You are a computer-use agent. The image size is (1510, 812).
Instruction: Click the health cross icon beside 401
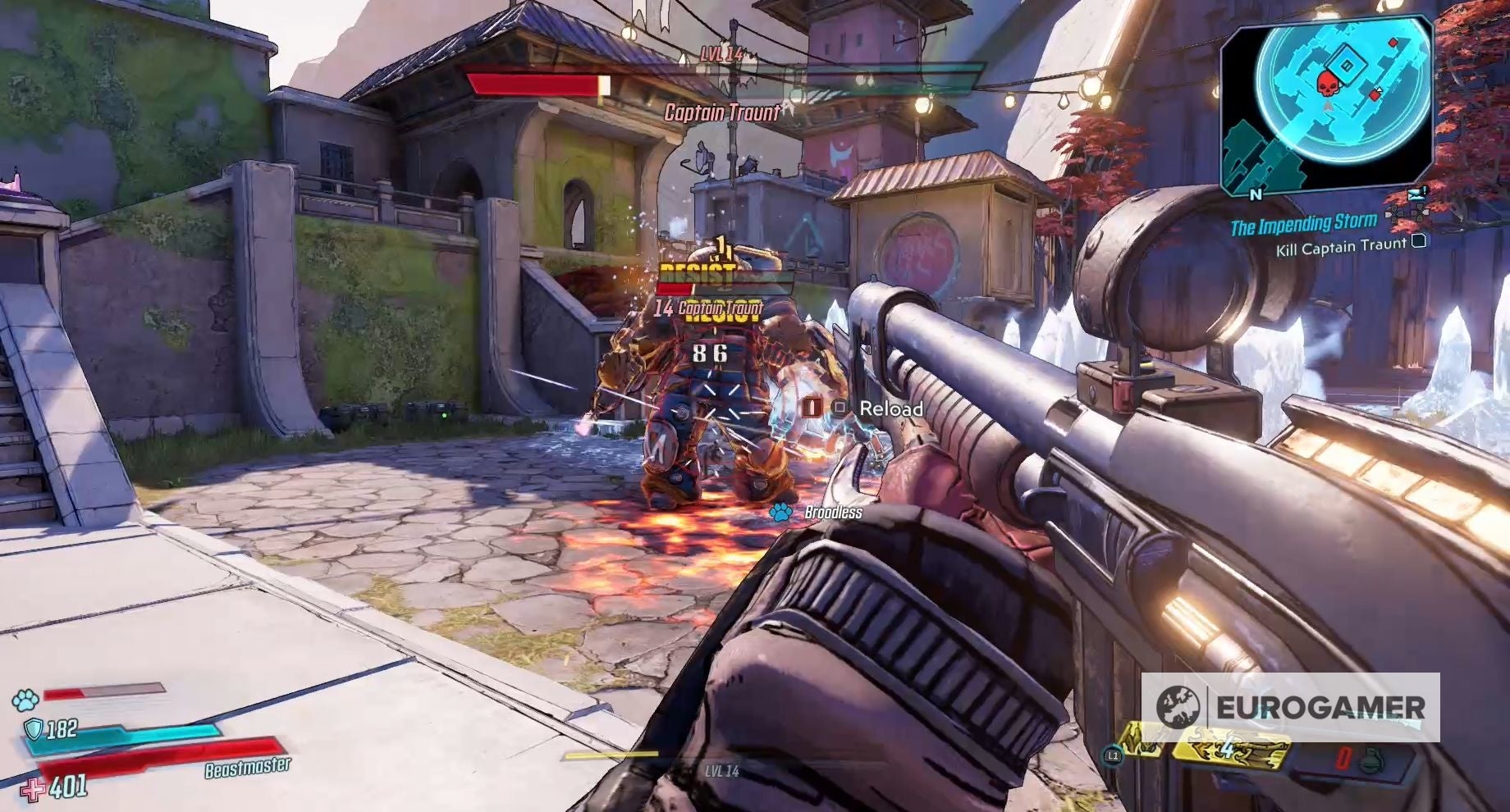coord(34,789)
